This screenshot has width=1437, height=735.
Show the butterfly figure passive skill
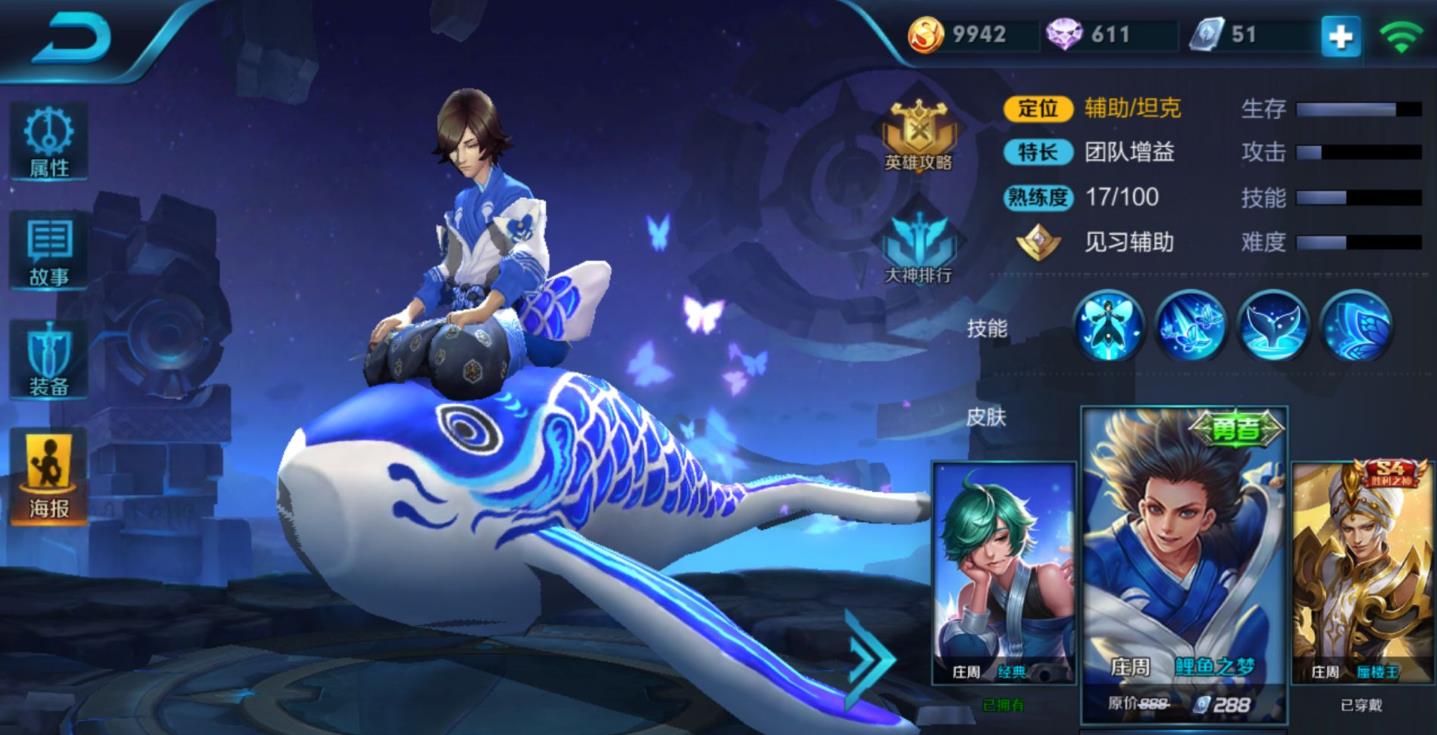point(1109,326)
